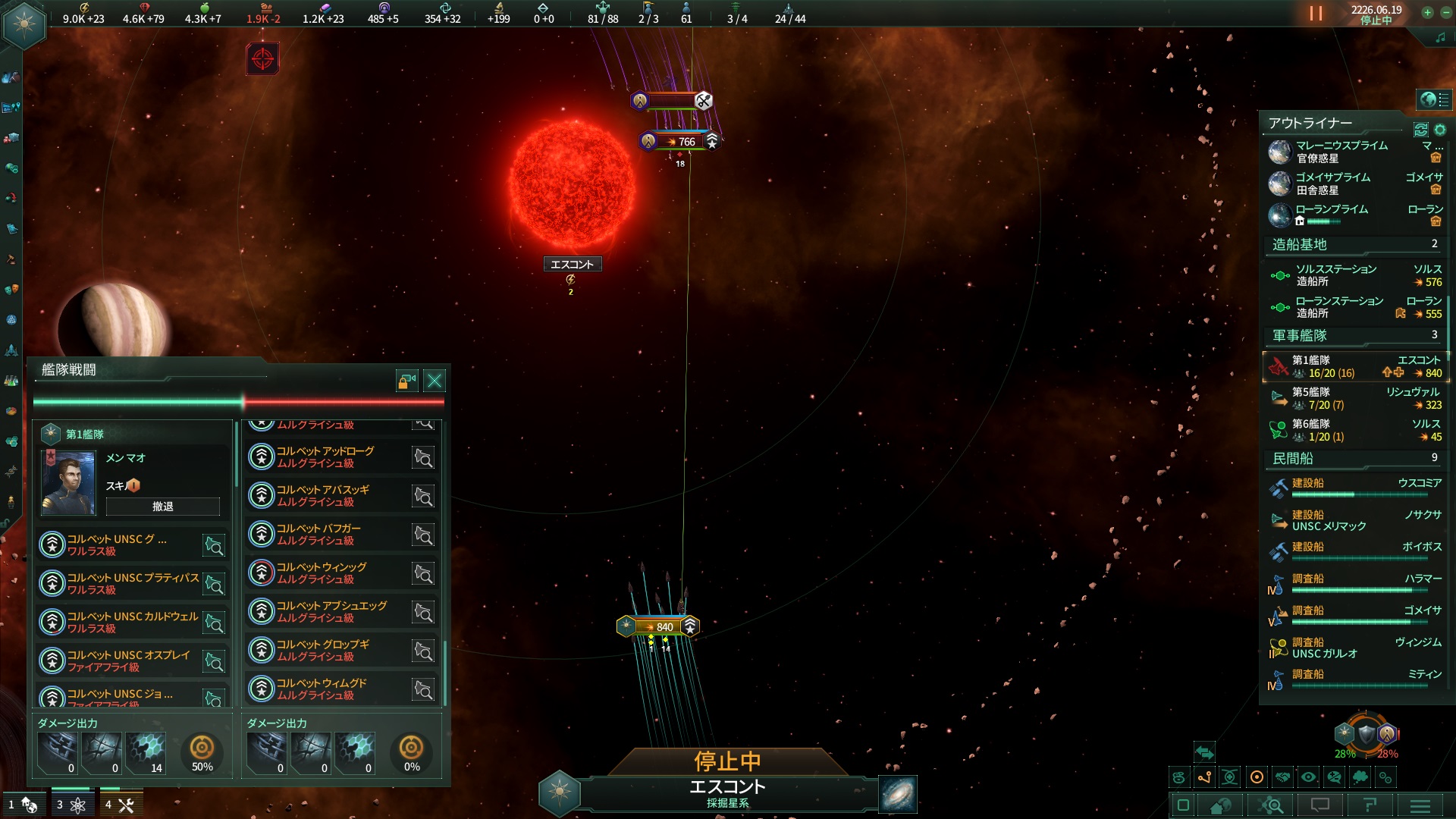Inspect corvette UNSC カルドウェル details
This screenshot has width=1456, height=819.
215,623
